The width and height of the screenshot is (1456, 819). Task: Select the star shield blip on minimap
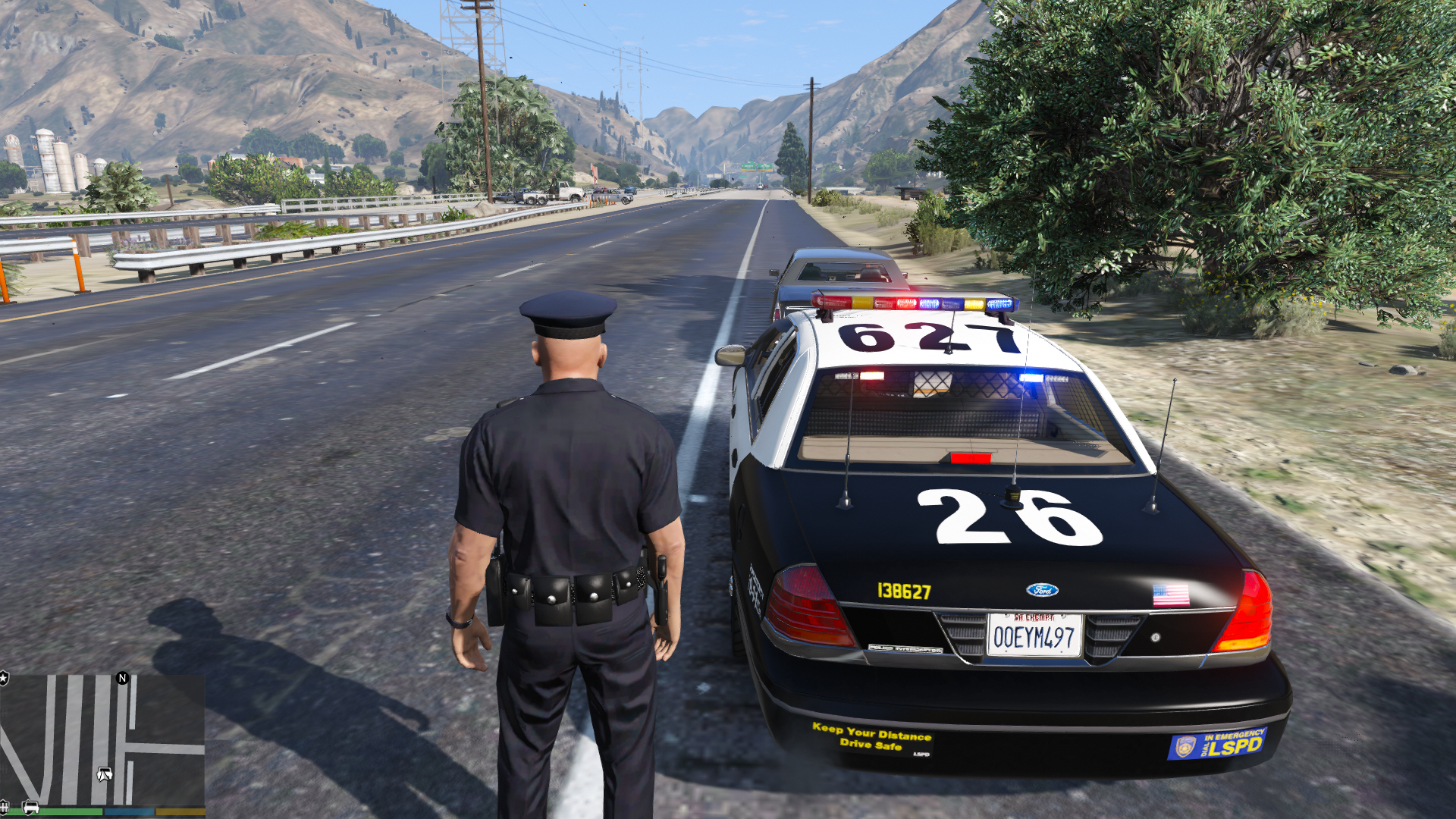pyautogui.click(x=4, y=678)
